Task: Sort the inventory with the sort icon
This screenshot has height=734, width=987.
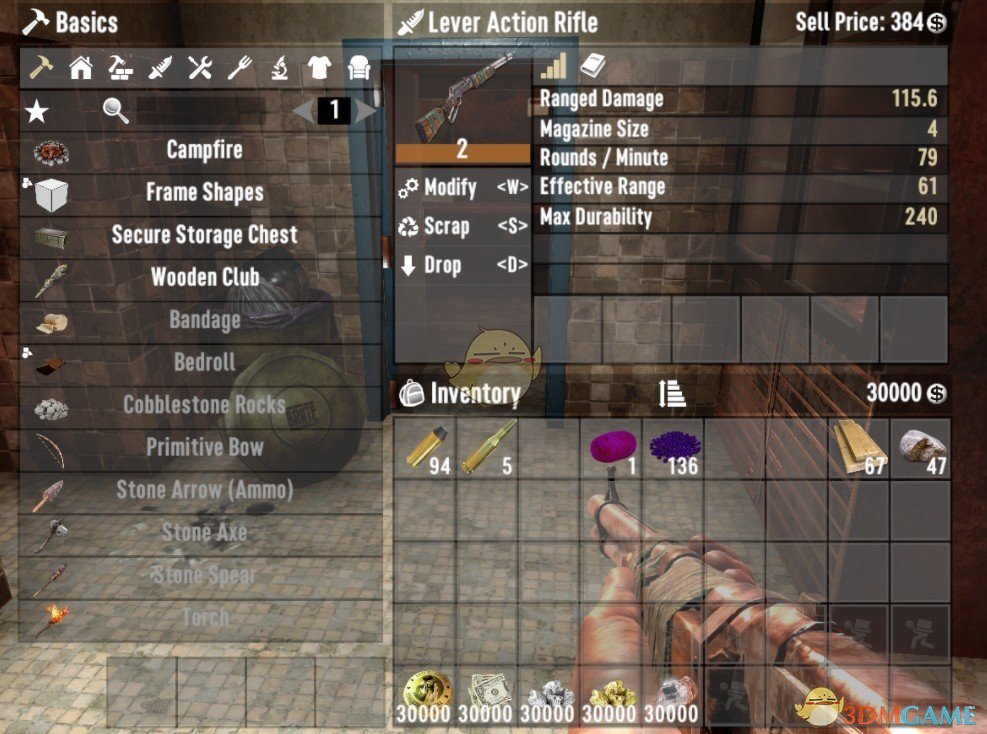Action: click(x=672, y=394)
